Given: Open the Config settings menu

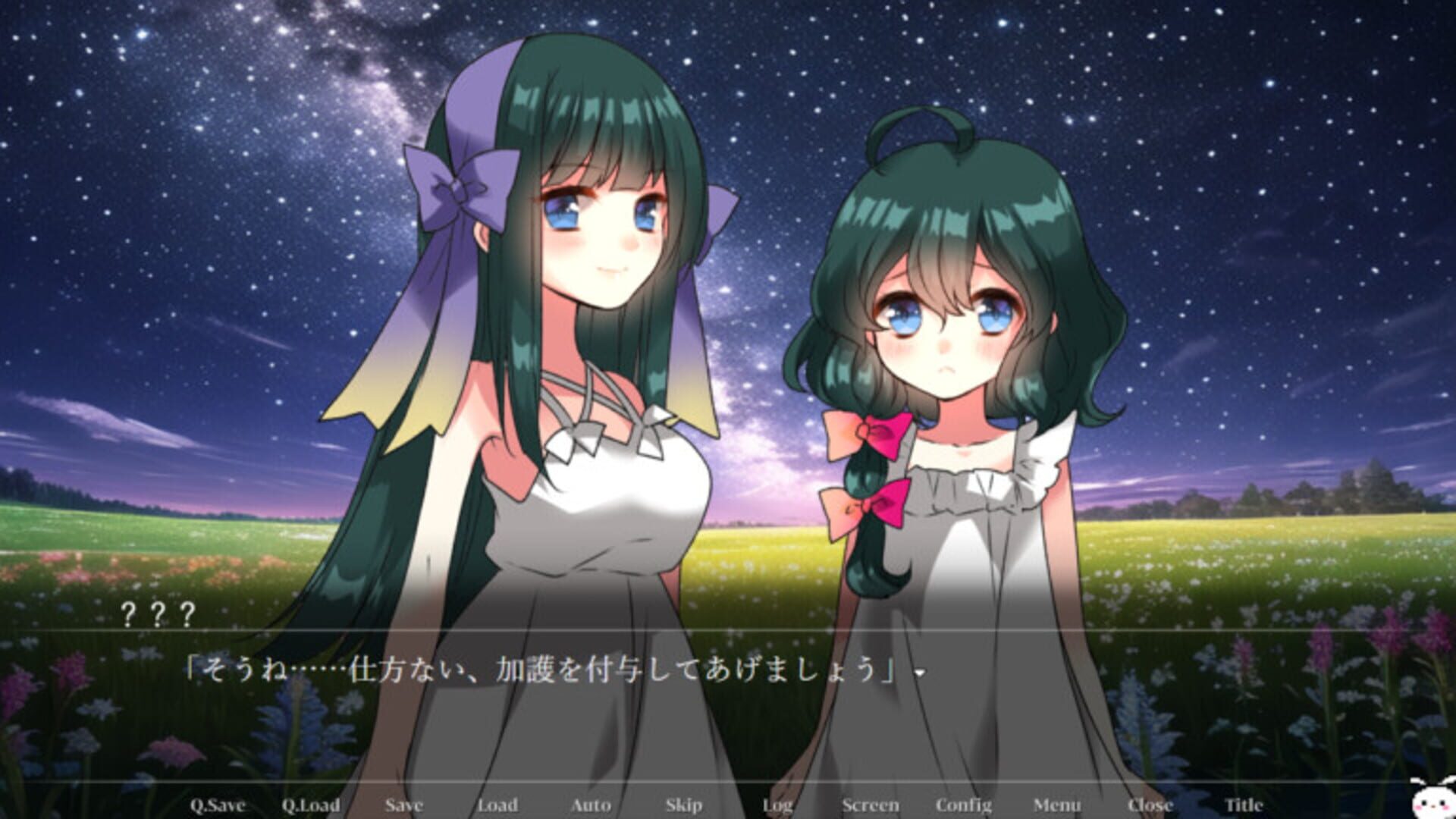Looking at the screenshot, I should coord(965,806).
